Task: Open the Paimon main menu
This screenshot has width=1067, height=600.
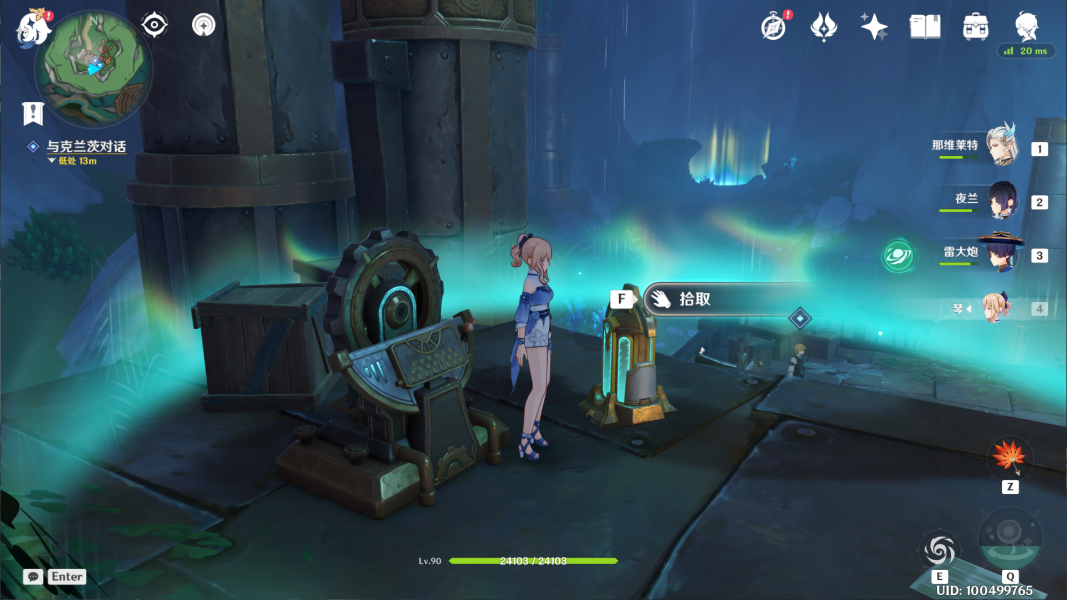Action: (33, 27)
